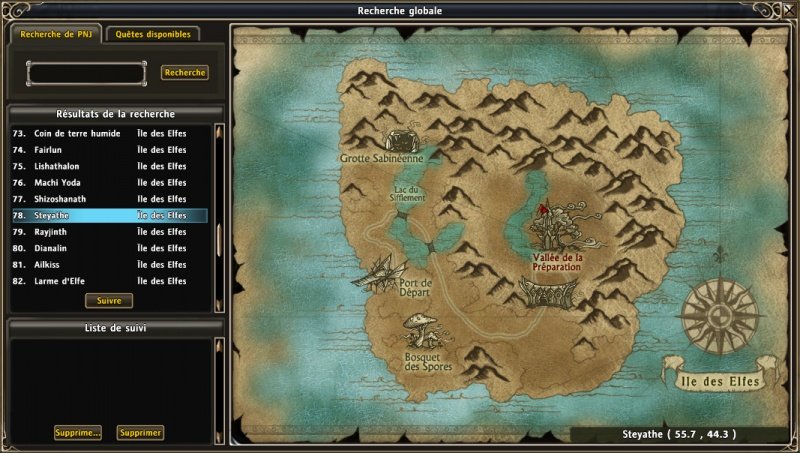Click the NPC search text field
The image size is (800, 453).
click(86, 73)
